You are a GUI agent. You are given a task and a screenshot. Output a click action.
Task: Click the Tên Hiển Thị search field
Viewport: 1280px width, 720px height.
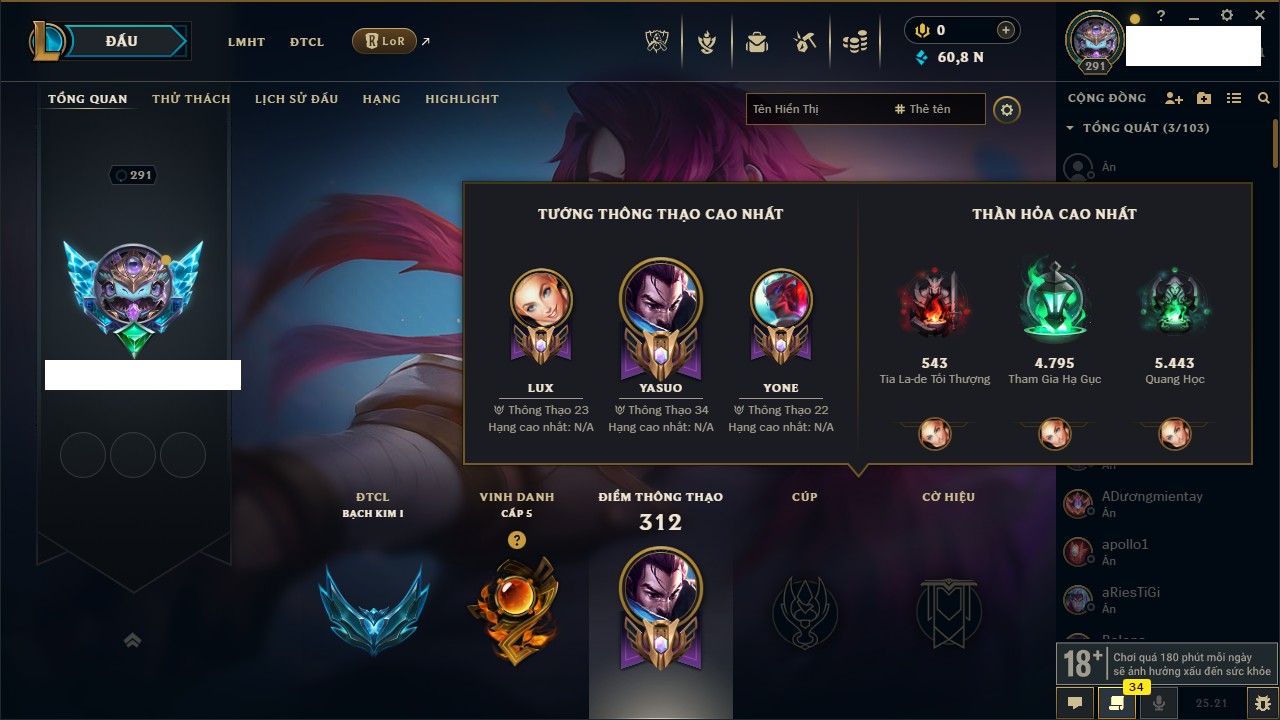[x=815, y=109]
